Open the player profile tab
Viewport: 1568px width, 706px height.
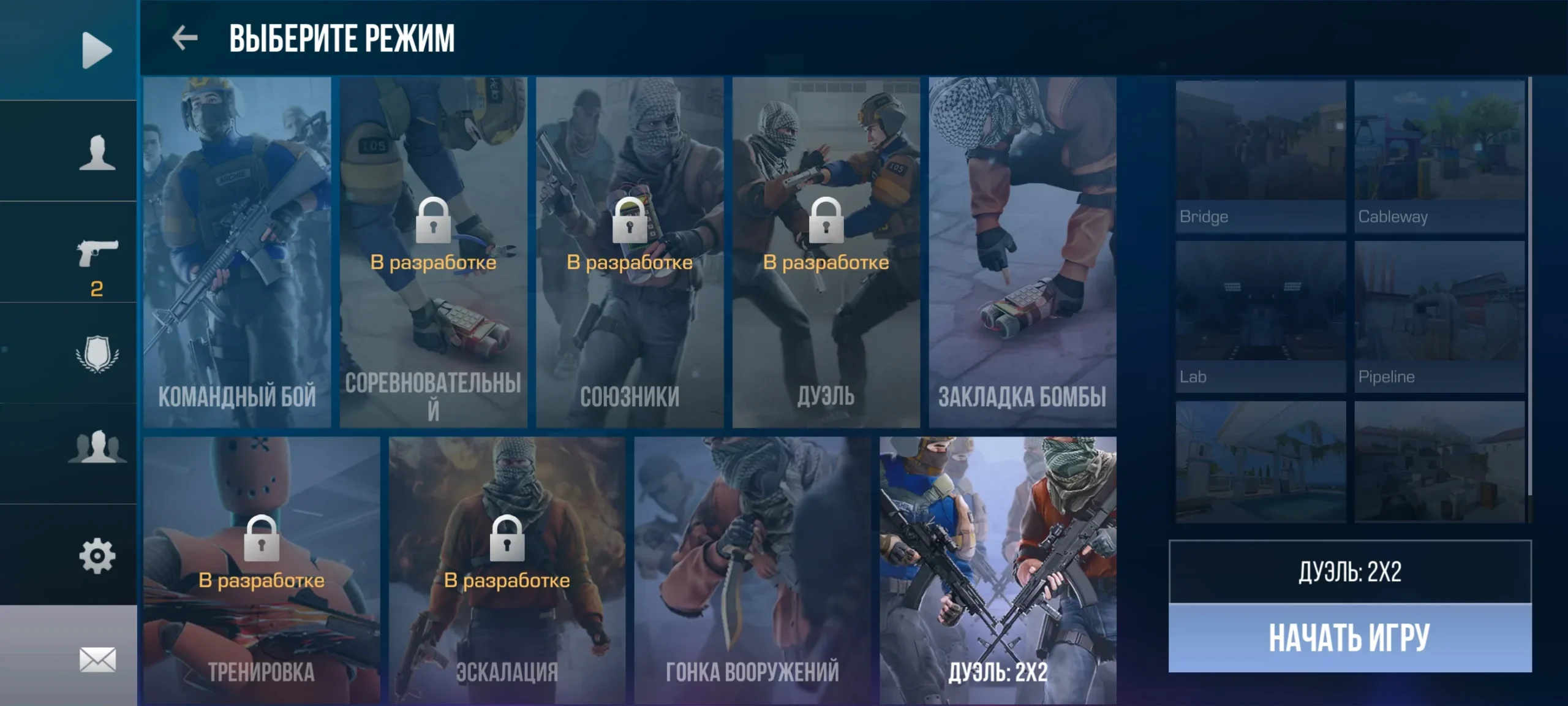(97, 152)
